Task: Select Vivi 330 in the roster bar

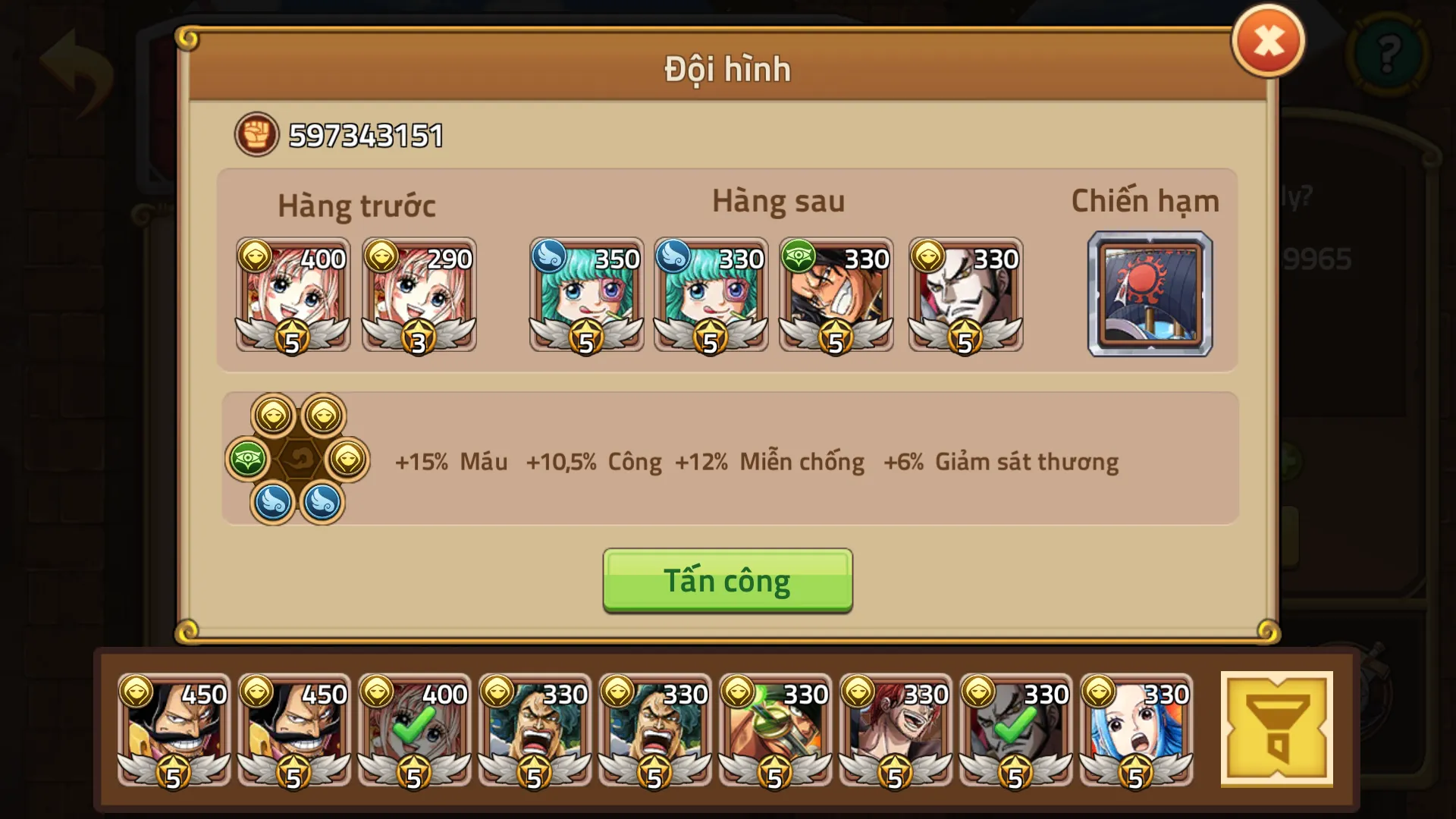Action: [x=1135, y=728]
